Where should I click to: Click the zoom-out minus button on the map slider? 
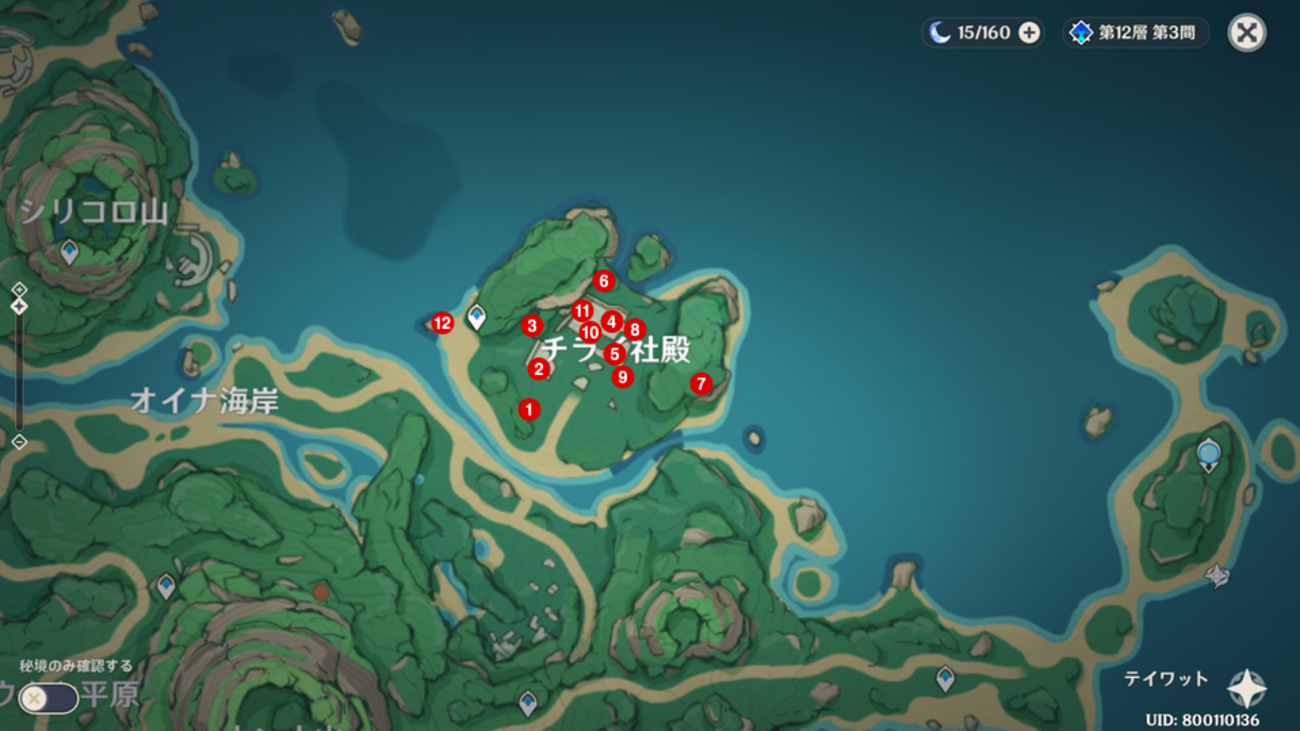point(19,442)
